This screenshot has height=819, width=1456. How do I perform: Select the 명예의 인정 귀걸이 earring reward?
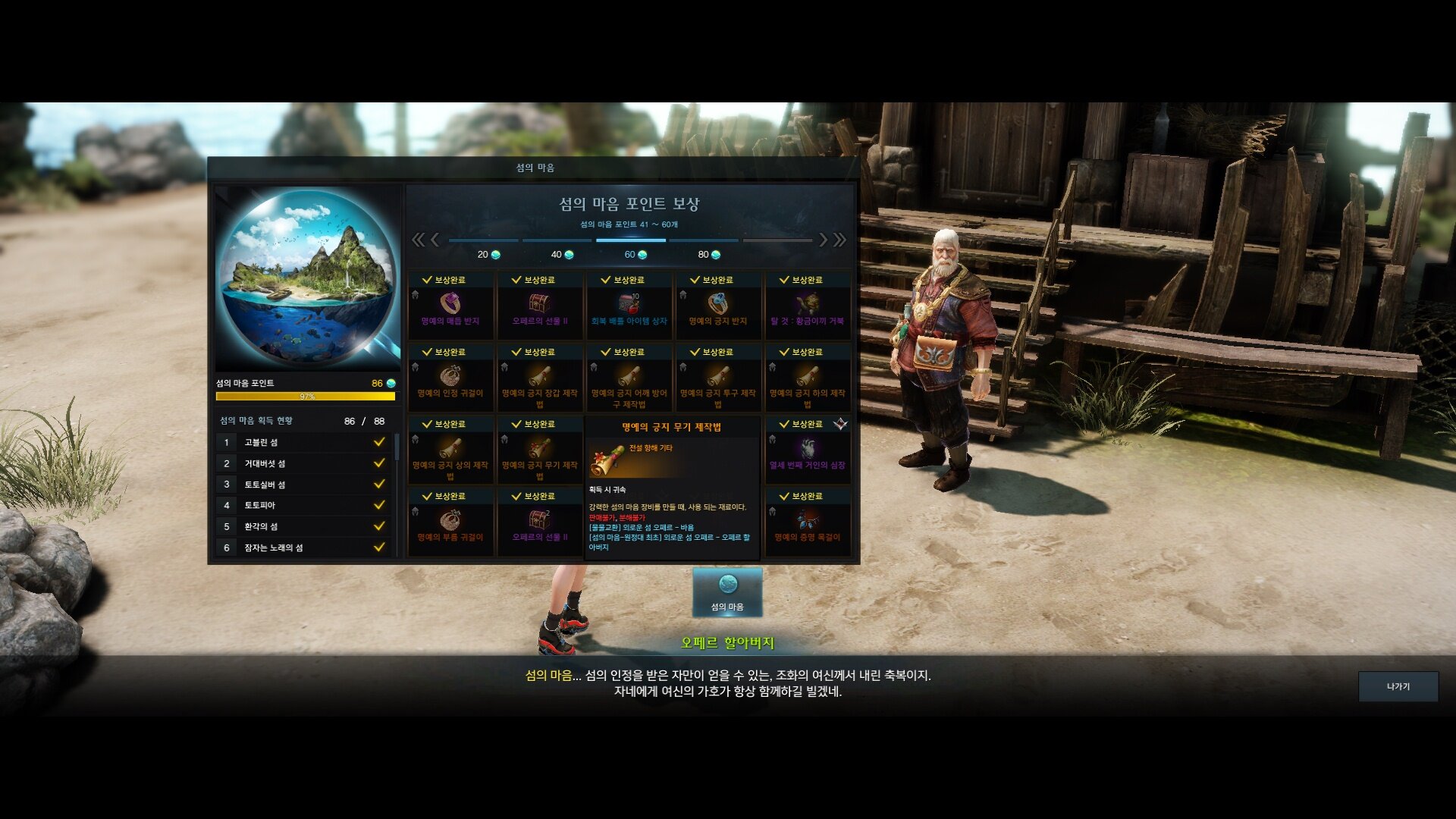450,377
